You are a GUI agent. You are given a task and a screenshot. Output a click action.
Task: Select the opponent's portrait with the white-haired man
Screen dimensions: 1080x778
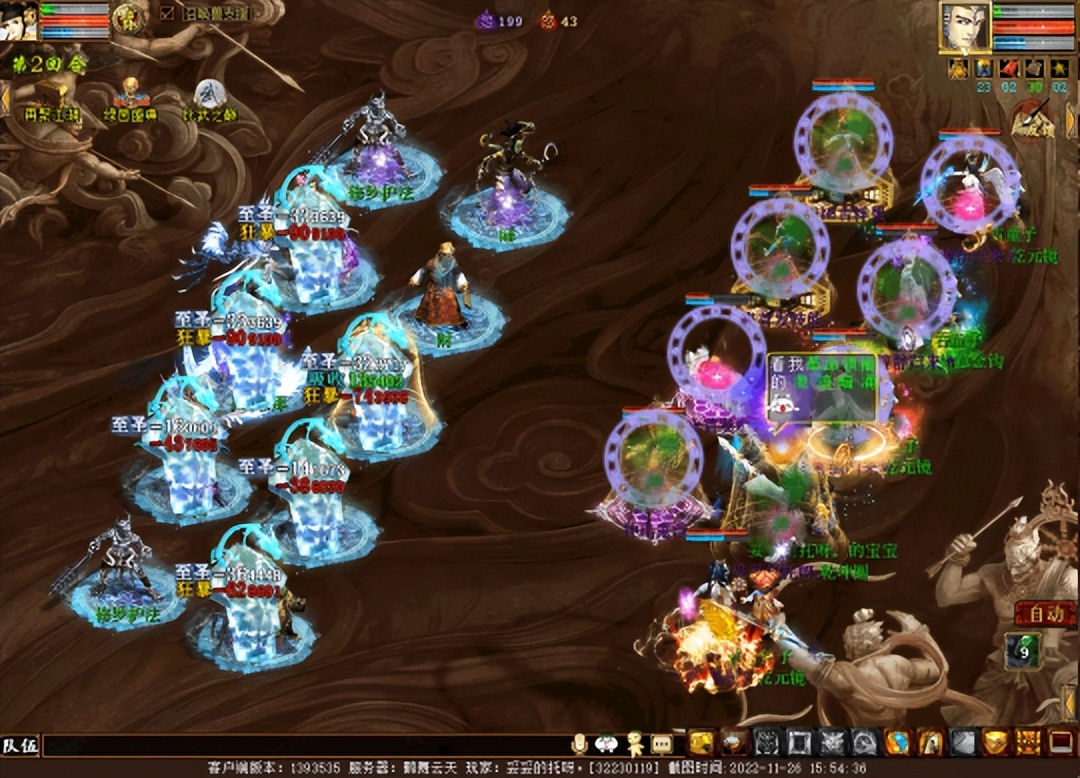pyautogui.click(x=964, y=27)
